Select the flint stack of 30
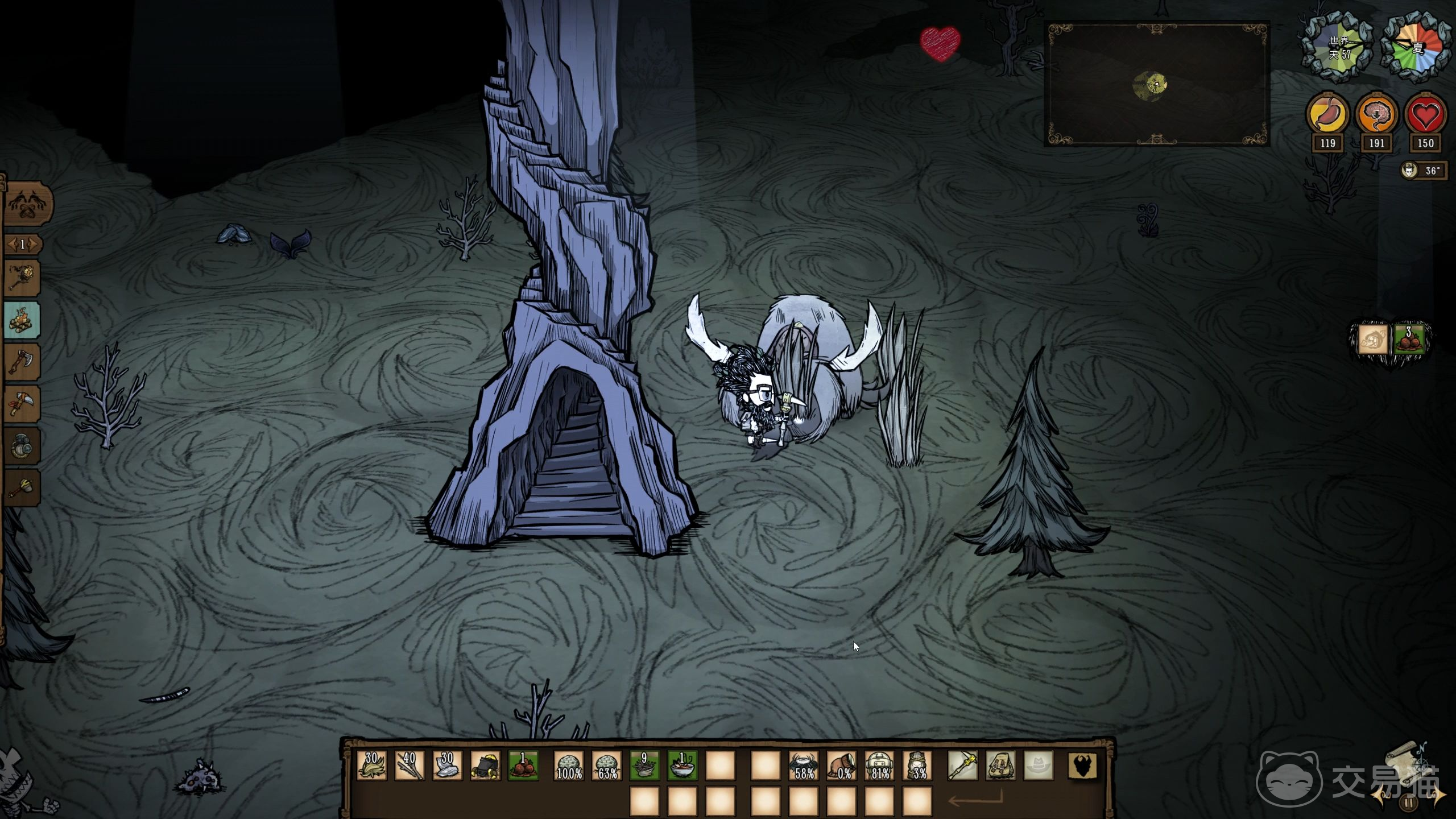This screenshot has height=819, width=1456. (x=448, y=766)
